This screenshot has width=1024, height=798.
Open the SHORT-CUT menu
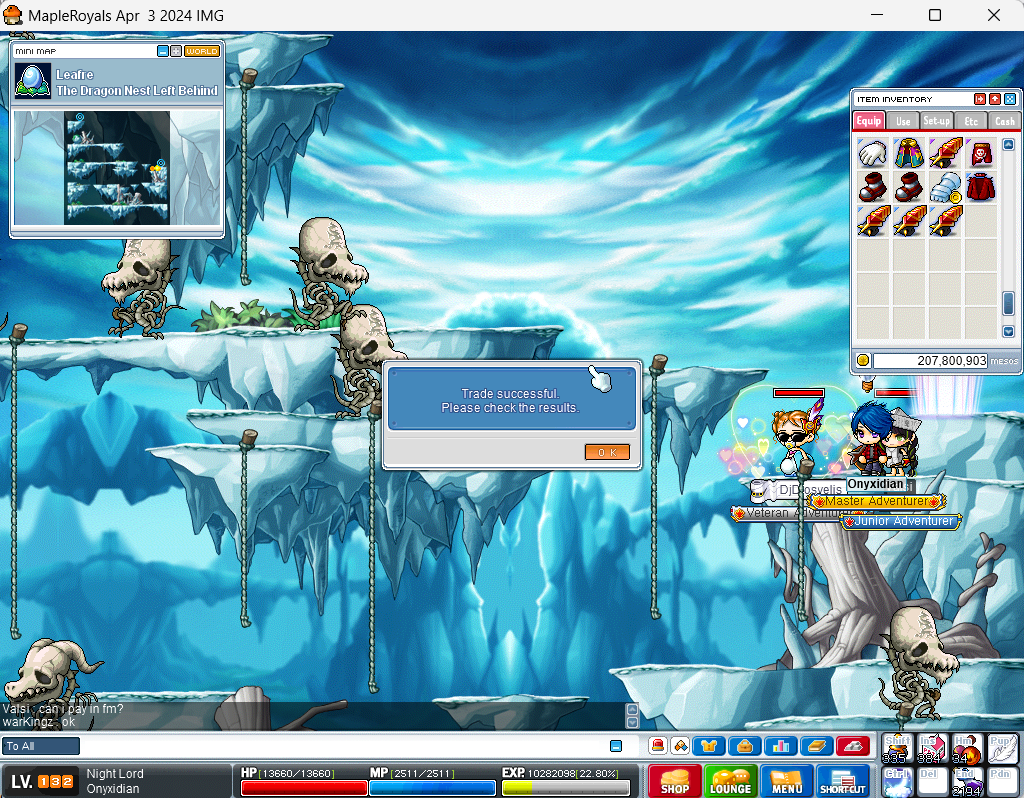(x=842, y=782)
